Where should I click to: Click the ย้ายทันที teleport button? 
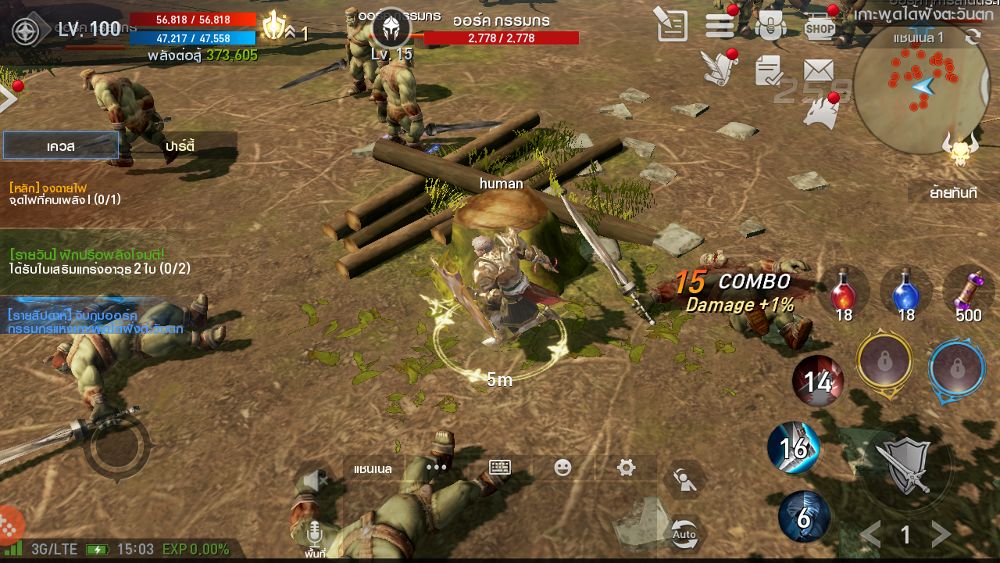click(x=953, y=193)
